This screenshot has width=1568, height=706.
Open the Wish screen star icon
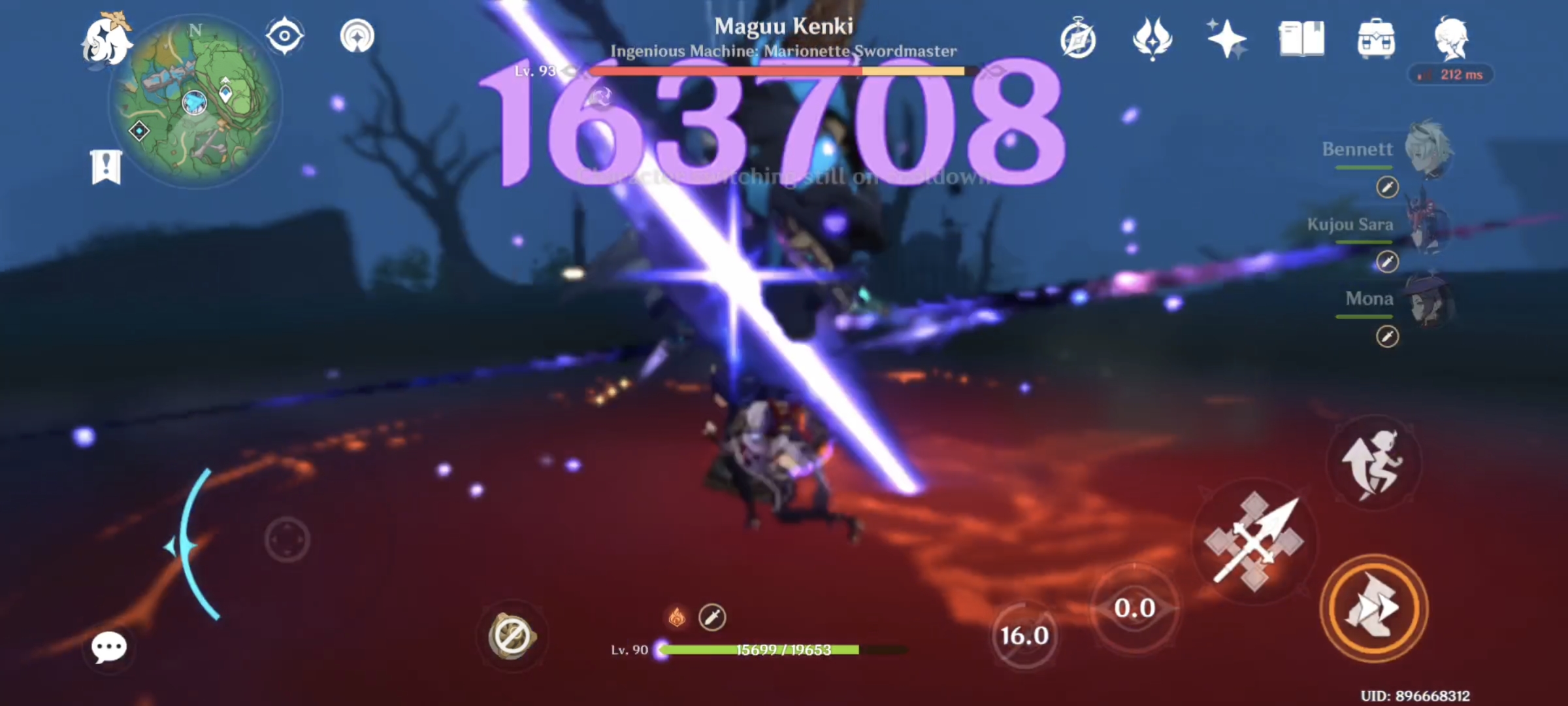[1226, 39]
